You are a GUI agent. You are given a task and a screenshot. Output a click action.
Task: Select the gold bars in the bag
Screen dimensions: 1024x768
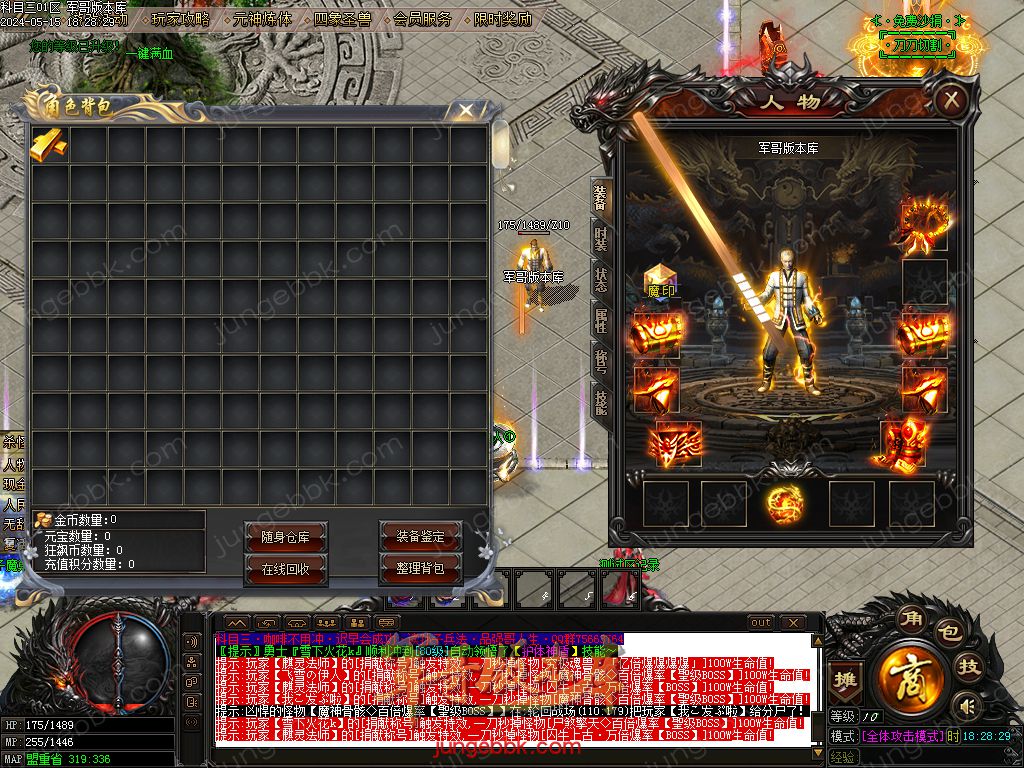pyautogui.click(x=48, y=145)
